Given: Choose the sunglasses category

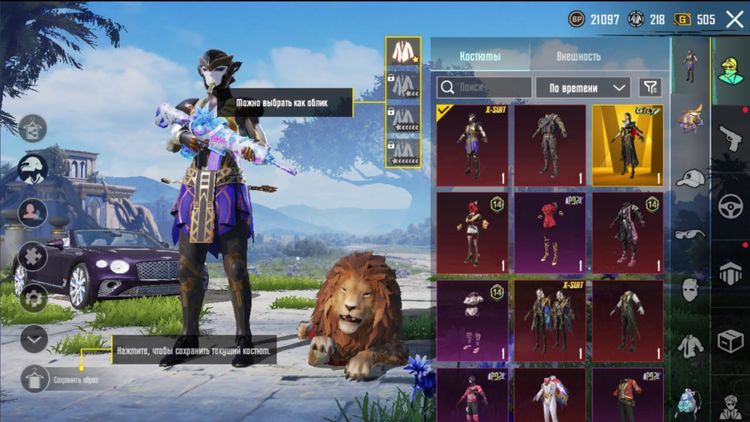Looking at the screenshot, I should (690, 233).
